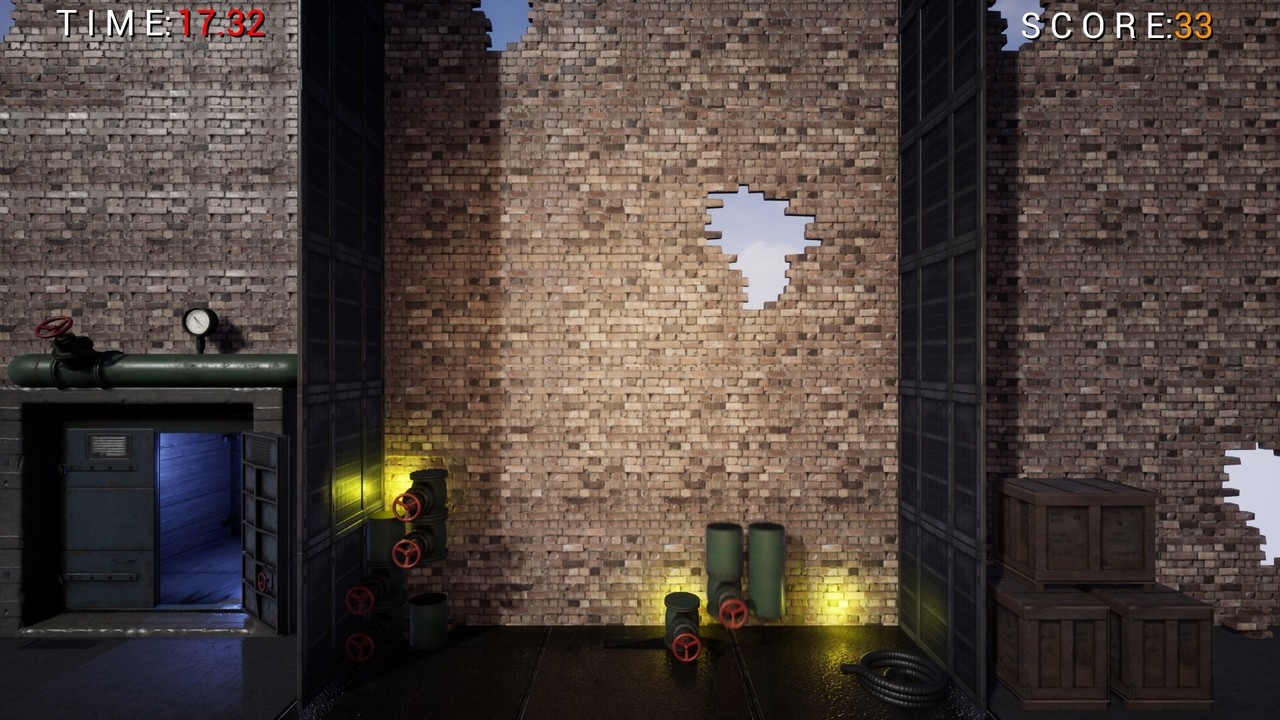Viewport: 1280px width, 720px height.
Task: Turn the topmost red valve wheel
Action: tap(406, 508)
